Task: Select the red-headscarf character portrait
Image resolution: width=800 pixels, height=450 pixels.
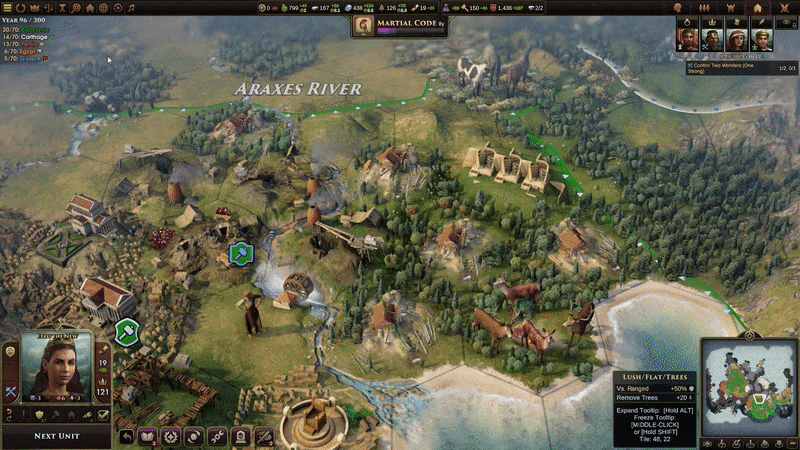Action: click(738, 41)
